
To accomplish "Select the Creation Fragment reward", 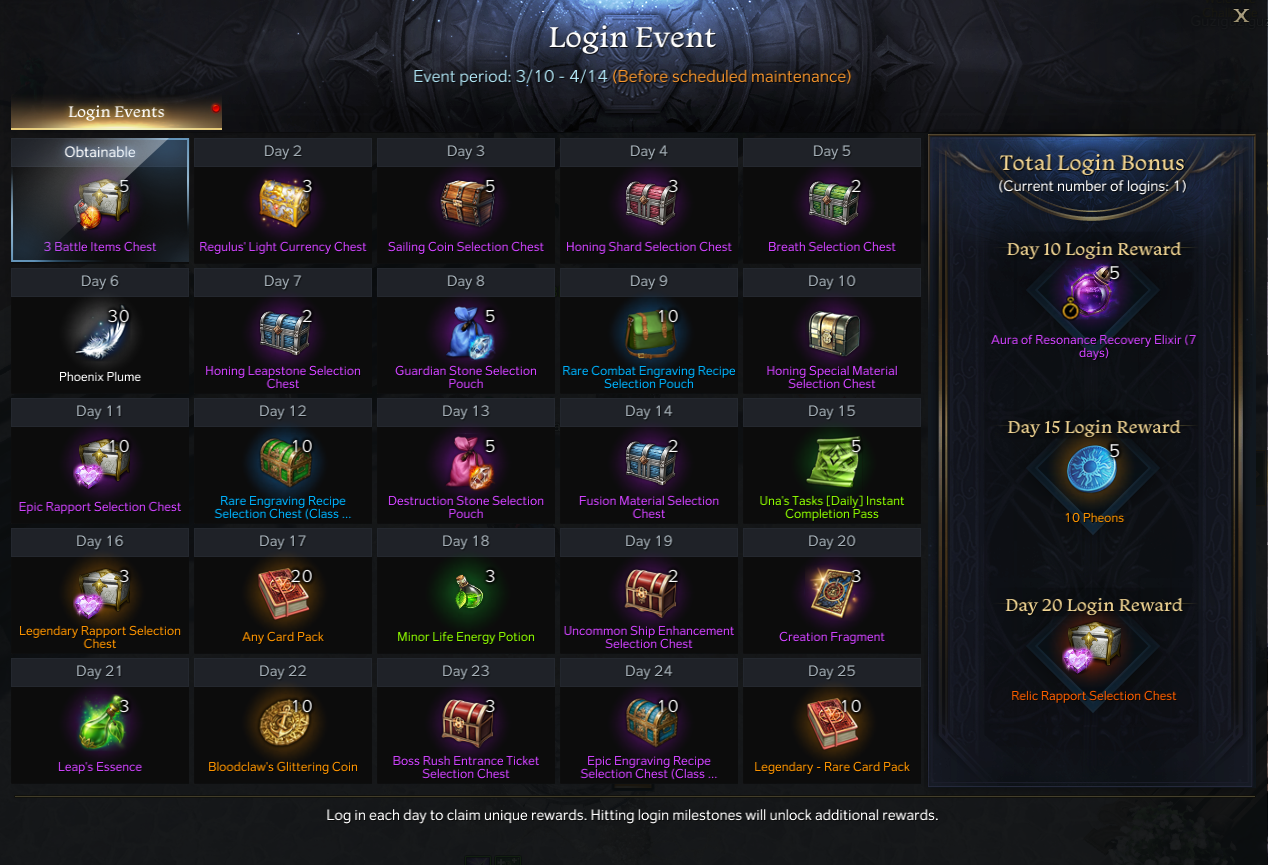I will (832, 595).
